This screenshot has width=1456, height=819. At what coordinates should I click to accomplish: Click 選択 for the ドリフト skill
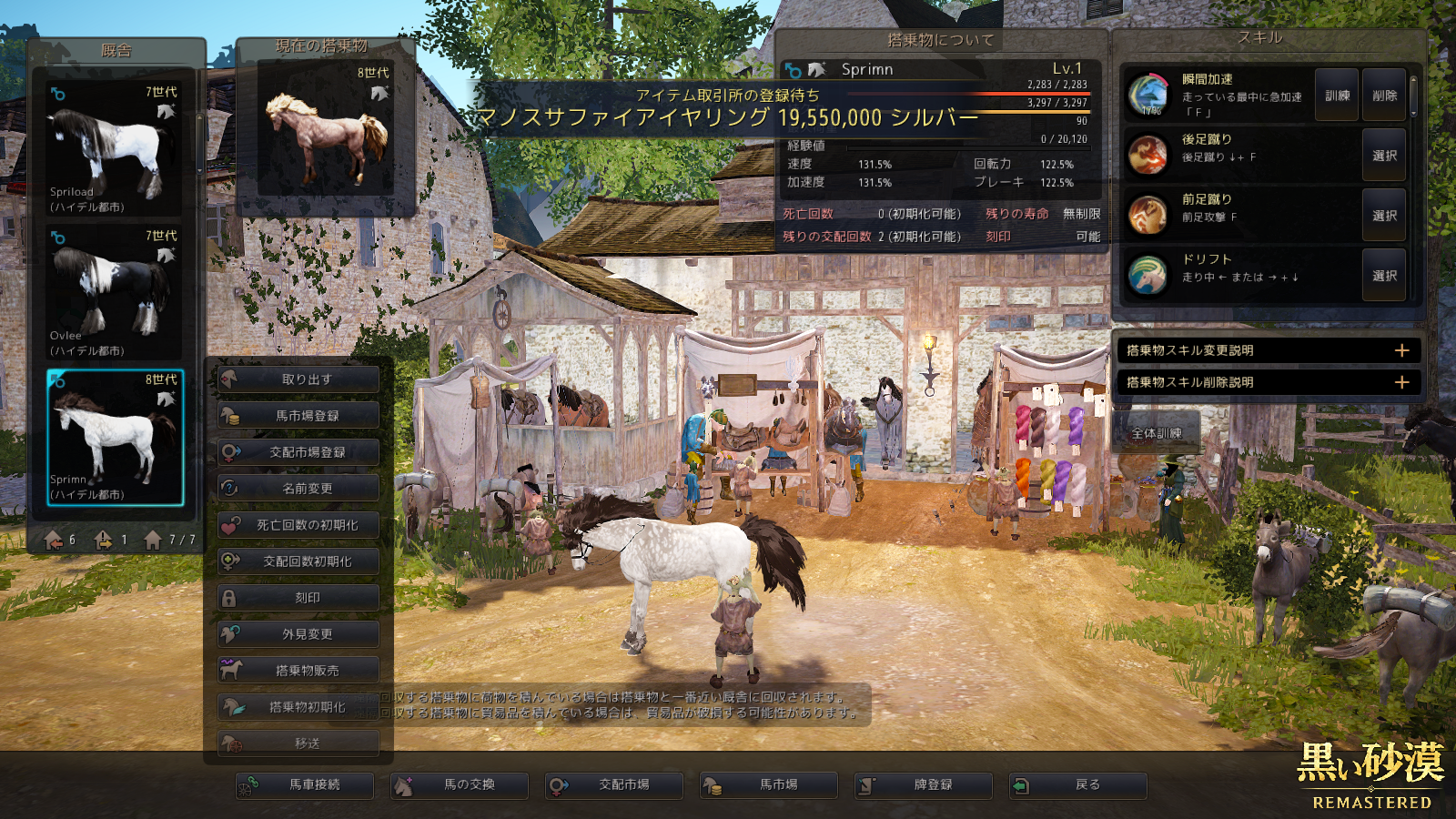click(x=1384, y=276)
